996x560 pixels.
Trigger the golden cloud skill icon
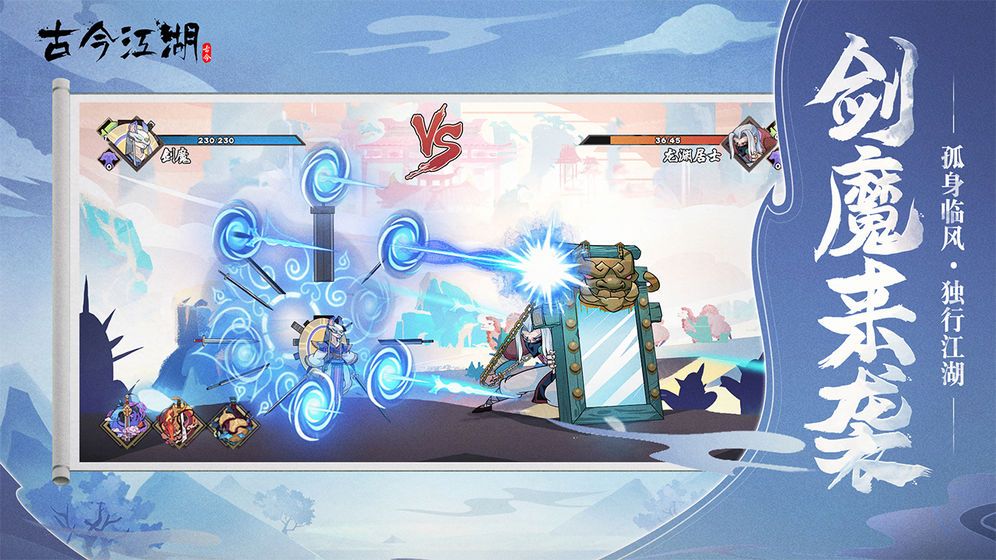(x=235, y=425)
